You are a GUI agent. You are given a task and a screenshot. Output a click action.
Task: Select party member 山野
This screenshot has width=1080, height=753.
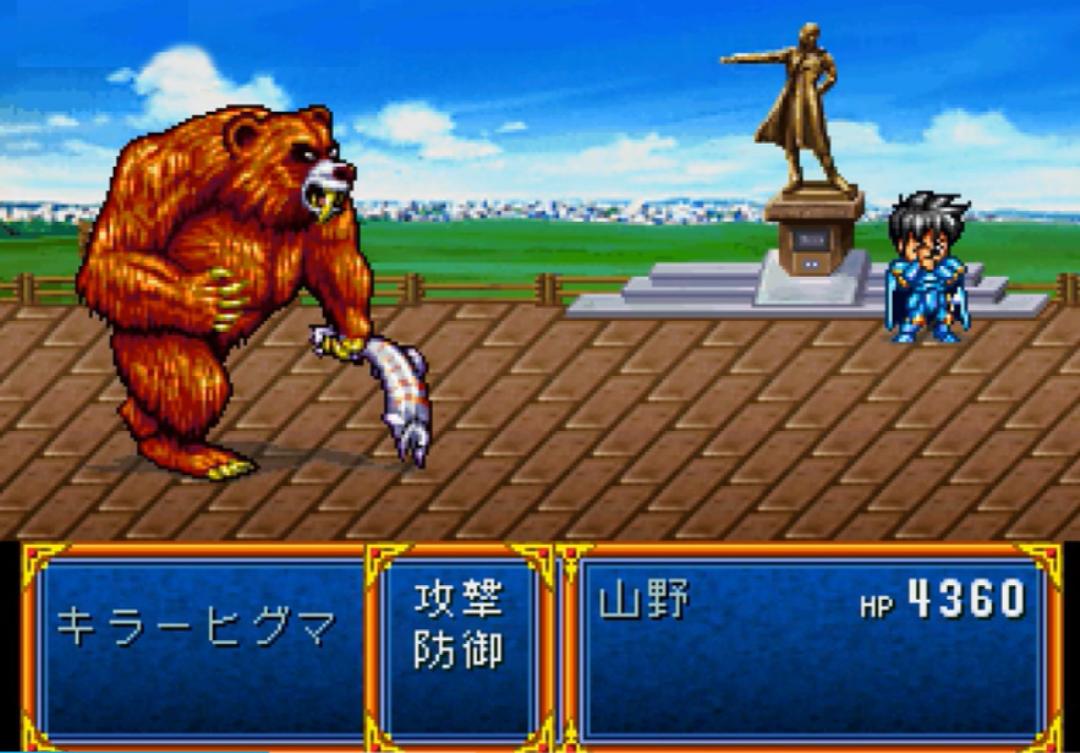644,602
